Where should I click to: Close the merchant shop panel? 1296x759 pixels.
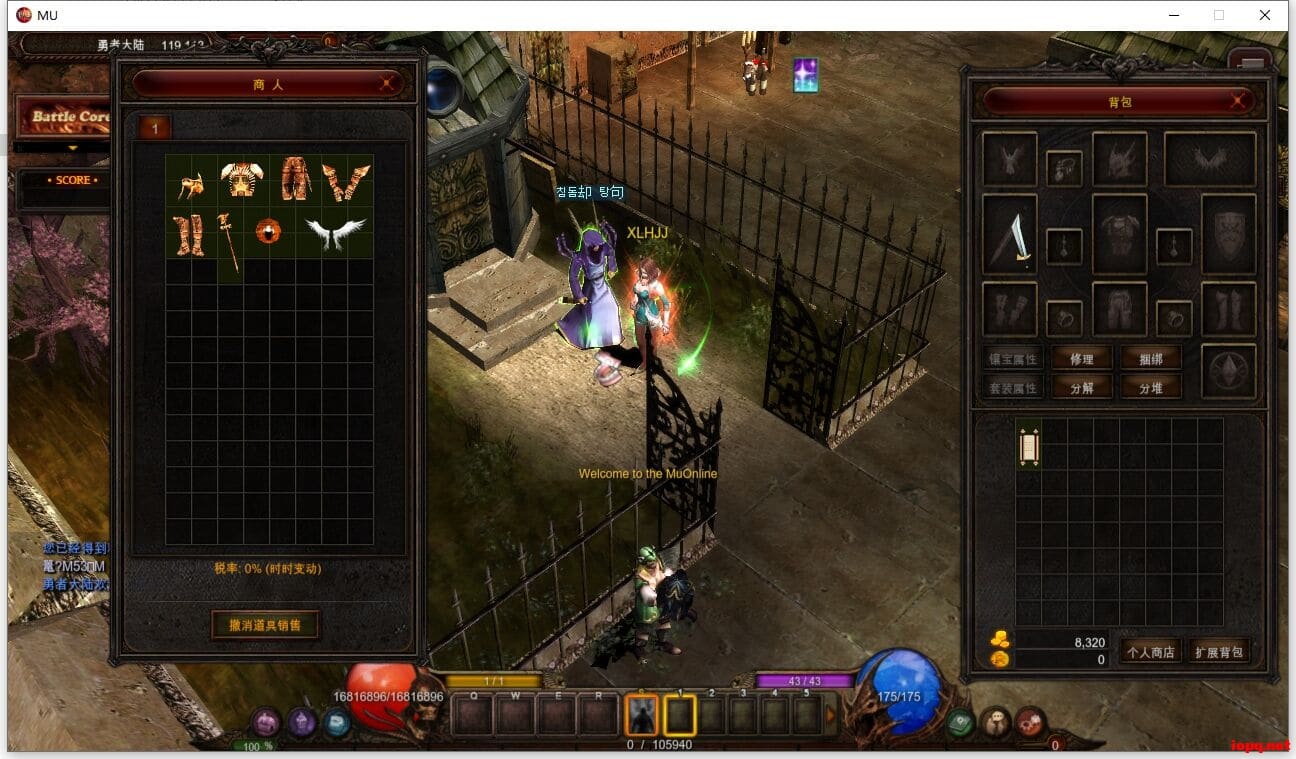[386, 85]
